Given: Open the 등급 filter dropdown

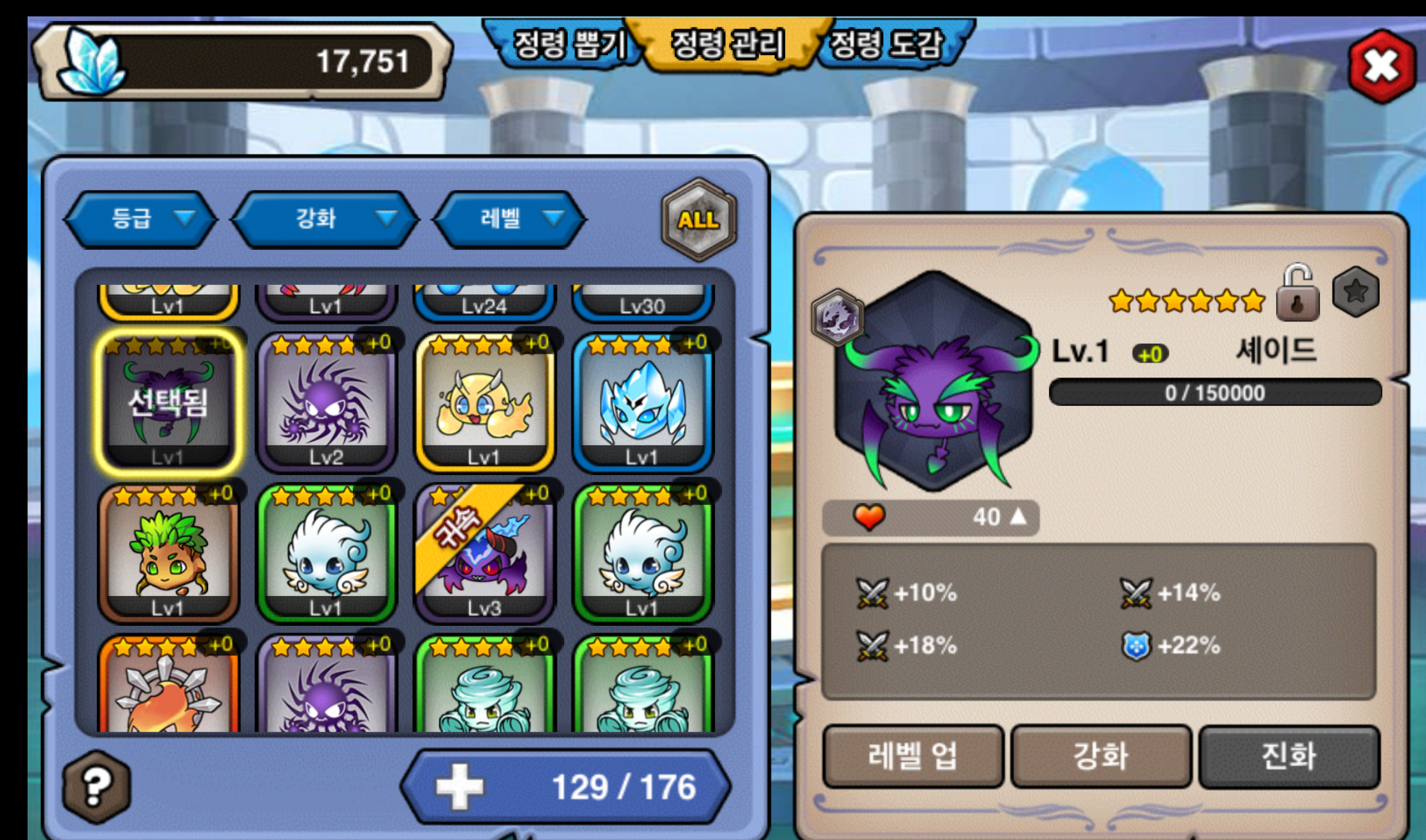Looking at the screenshot, I should click(x=142, y=219).
